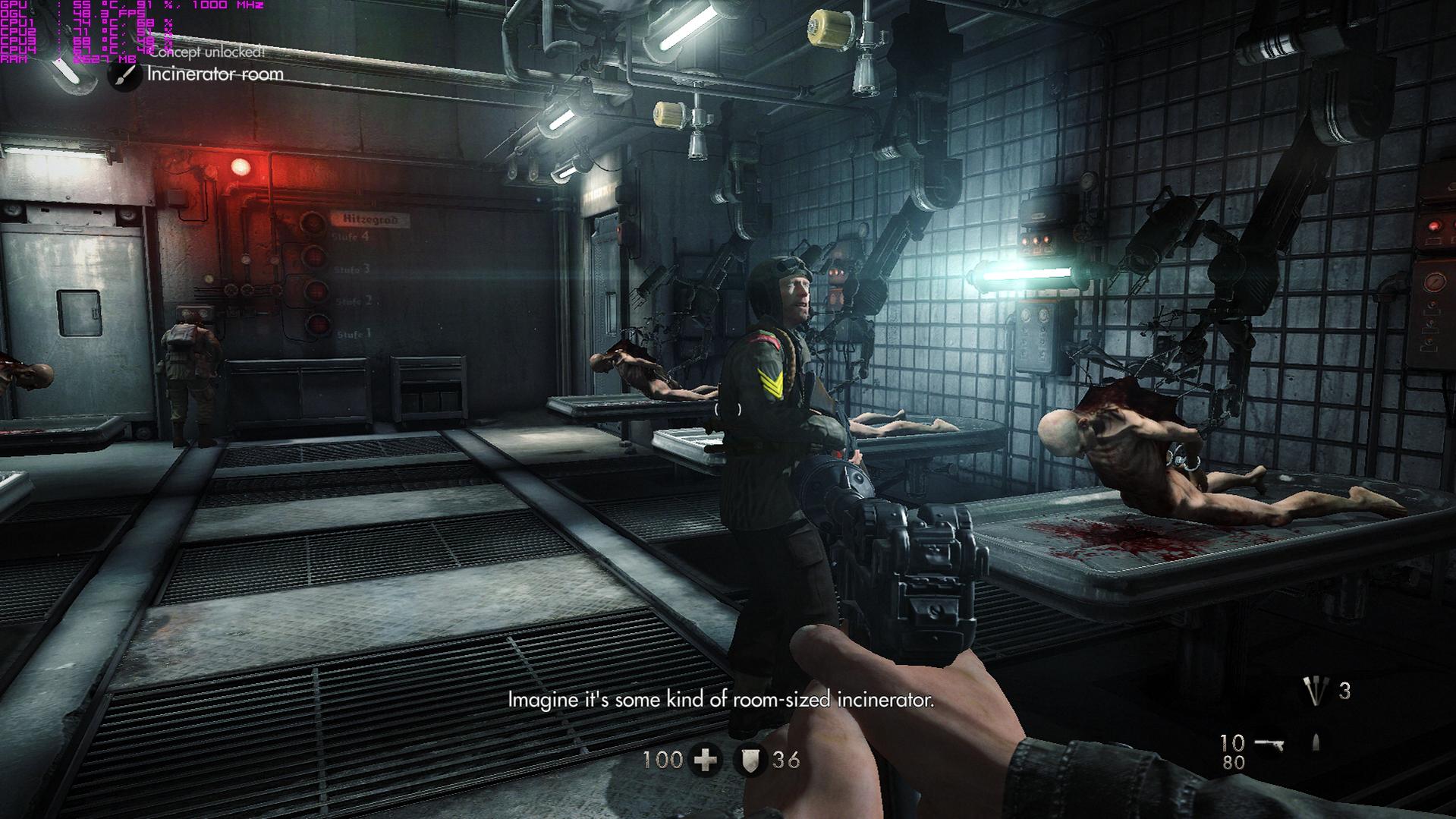Click the pistol weapon icon
Viewport: 1456px width, 819px height.
coord(1269,744)
